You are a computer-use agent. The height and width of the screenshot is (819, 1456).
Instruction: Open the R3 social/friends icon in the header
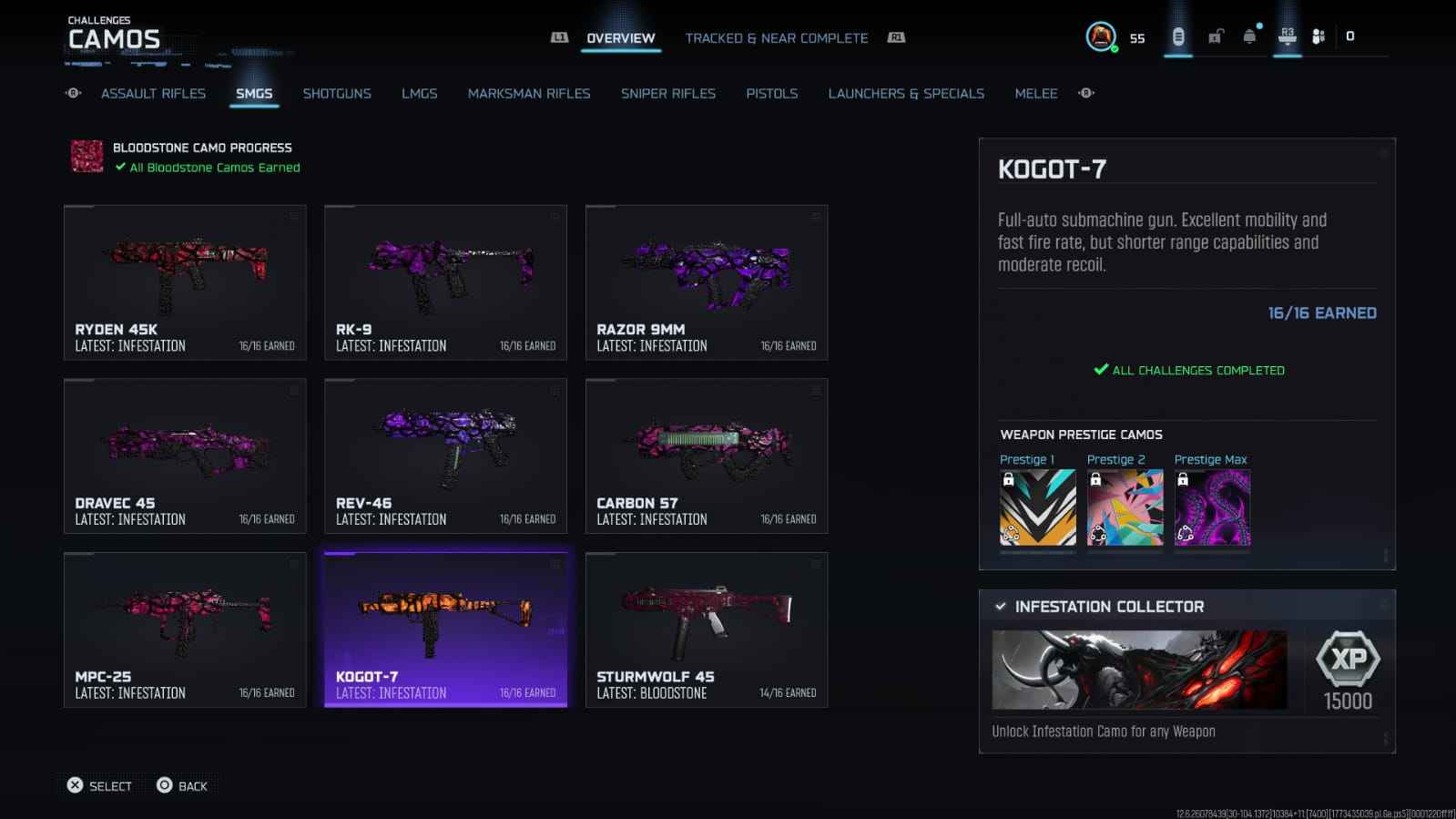[x=1287, y=36]
